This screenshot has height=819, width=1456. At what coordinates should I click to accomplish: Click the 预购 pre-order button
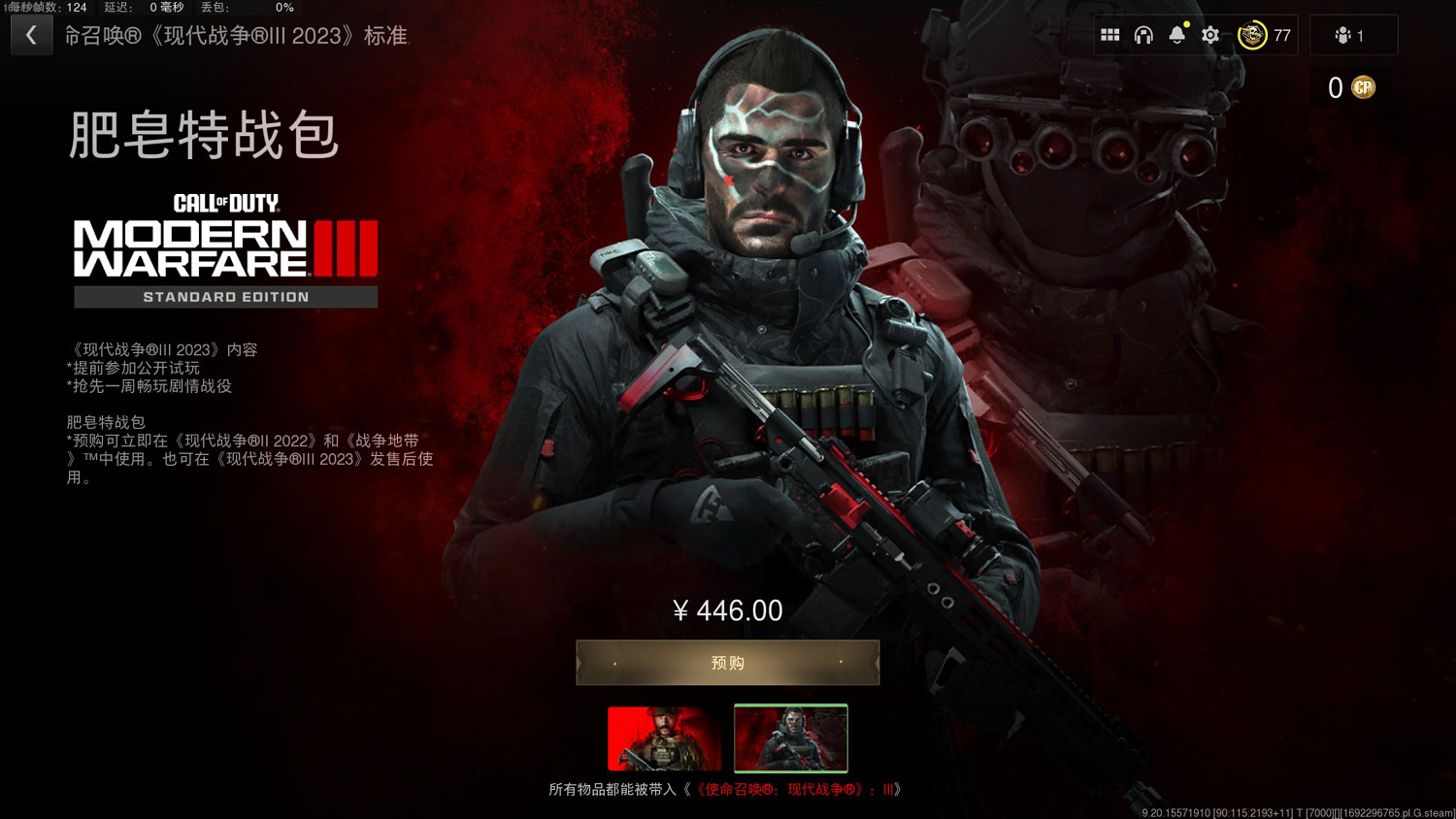tap(727, 662)
